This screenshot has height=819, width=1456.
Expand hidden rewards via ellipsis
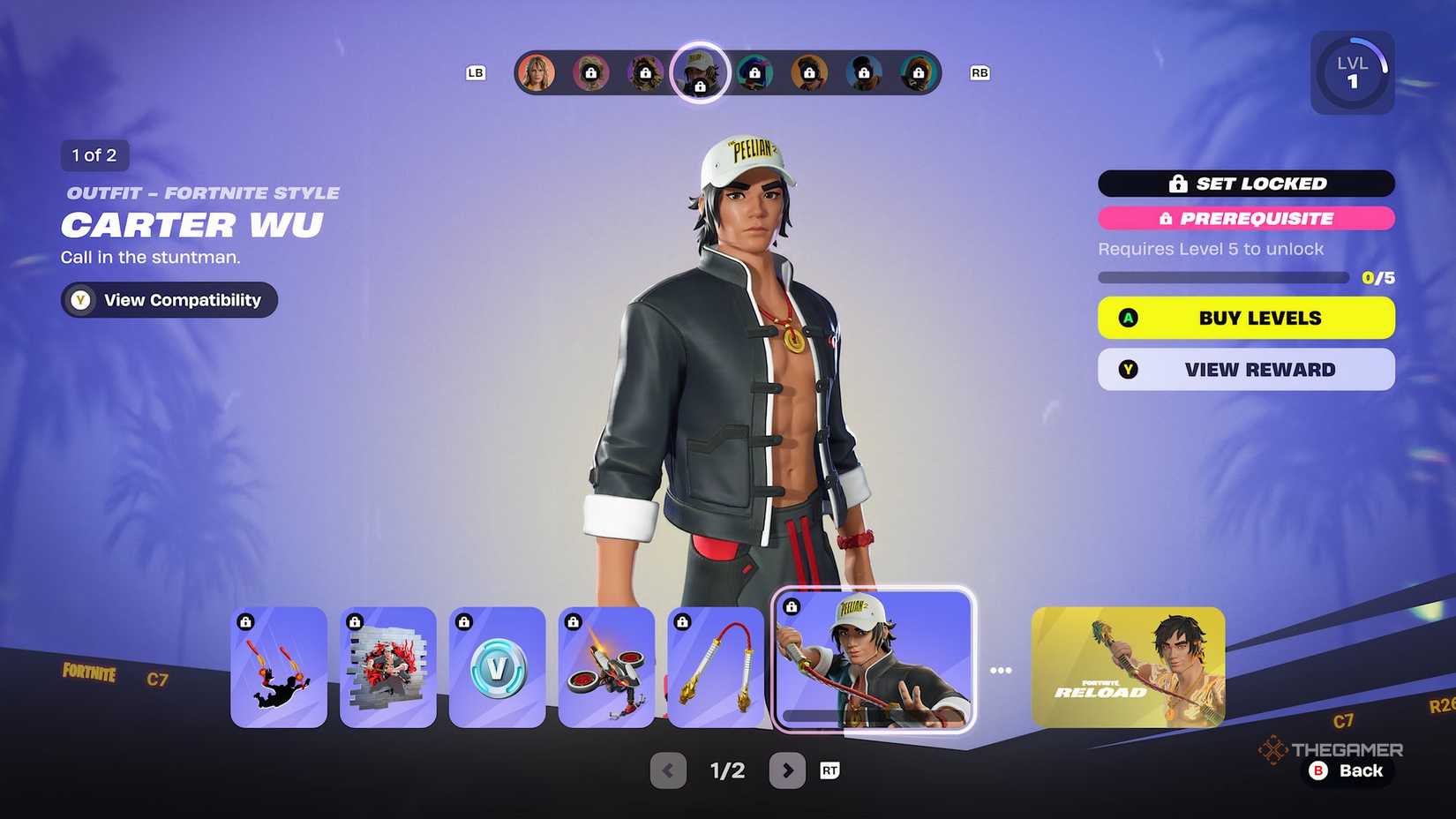coord(1002,669)
